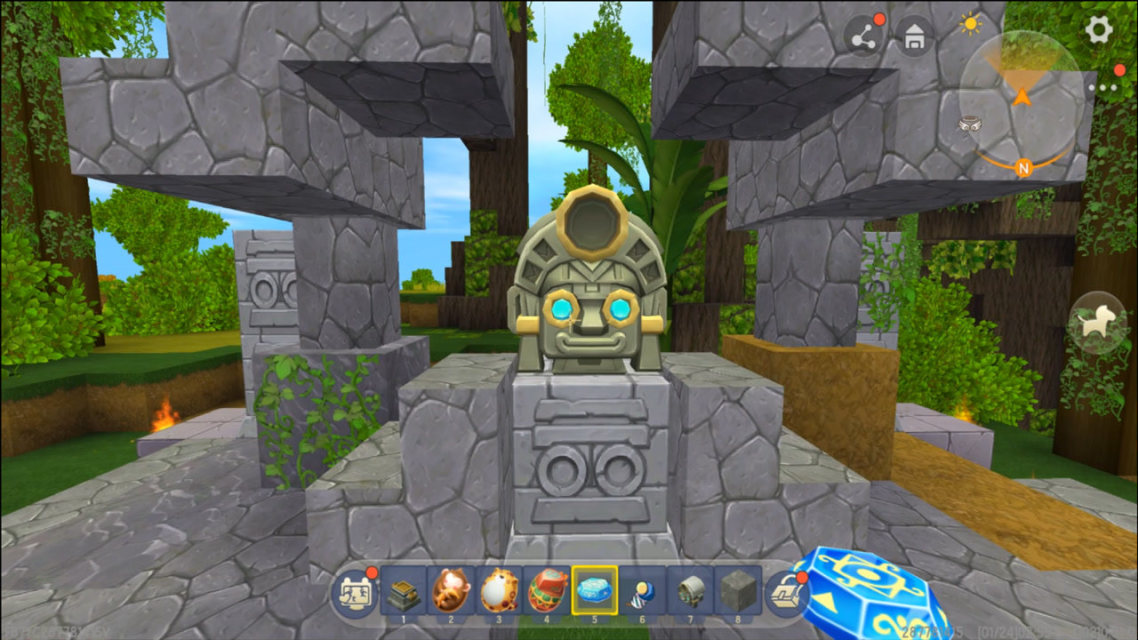The width and height of the screenshot is (1138, 640).
Task: Open the share menu icon
Action: click(x=864, y=36)
